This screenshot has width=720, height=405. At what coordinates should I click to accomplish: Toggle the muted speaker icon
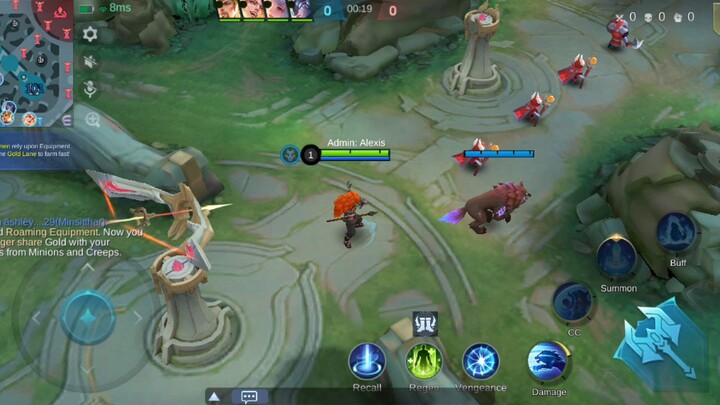(90, 62)
